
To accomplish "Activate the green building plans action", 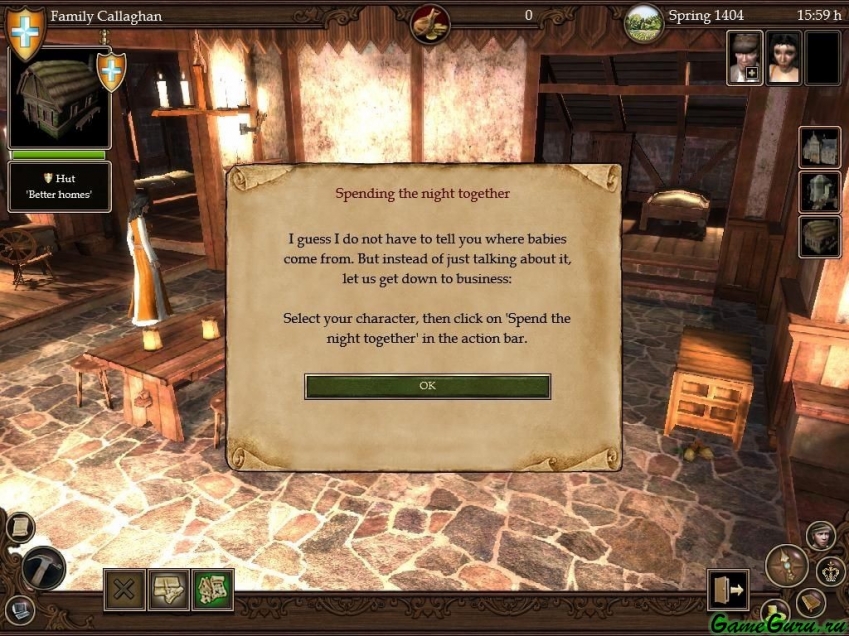I will 212,589.
